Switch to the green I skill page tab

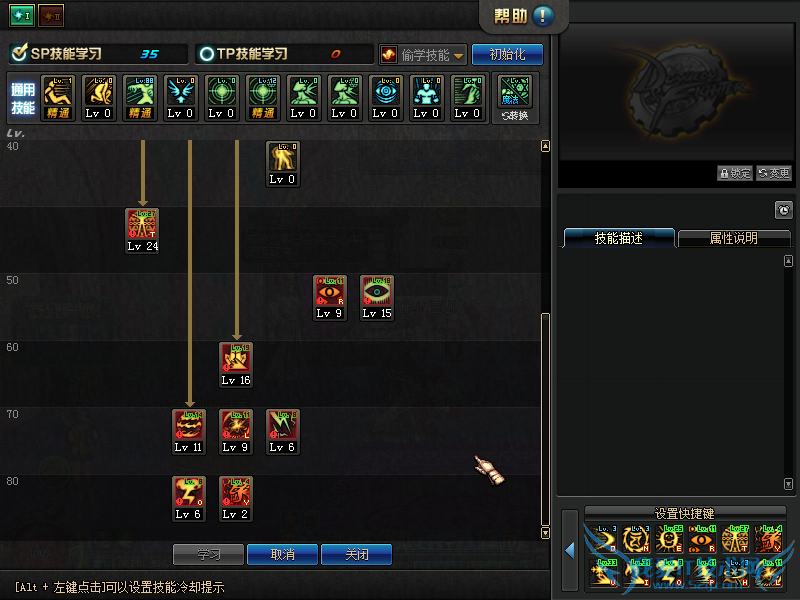click(x=22, y=16)
